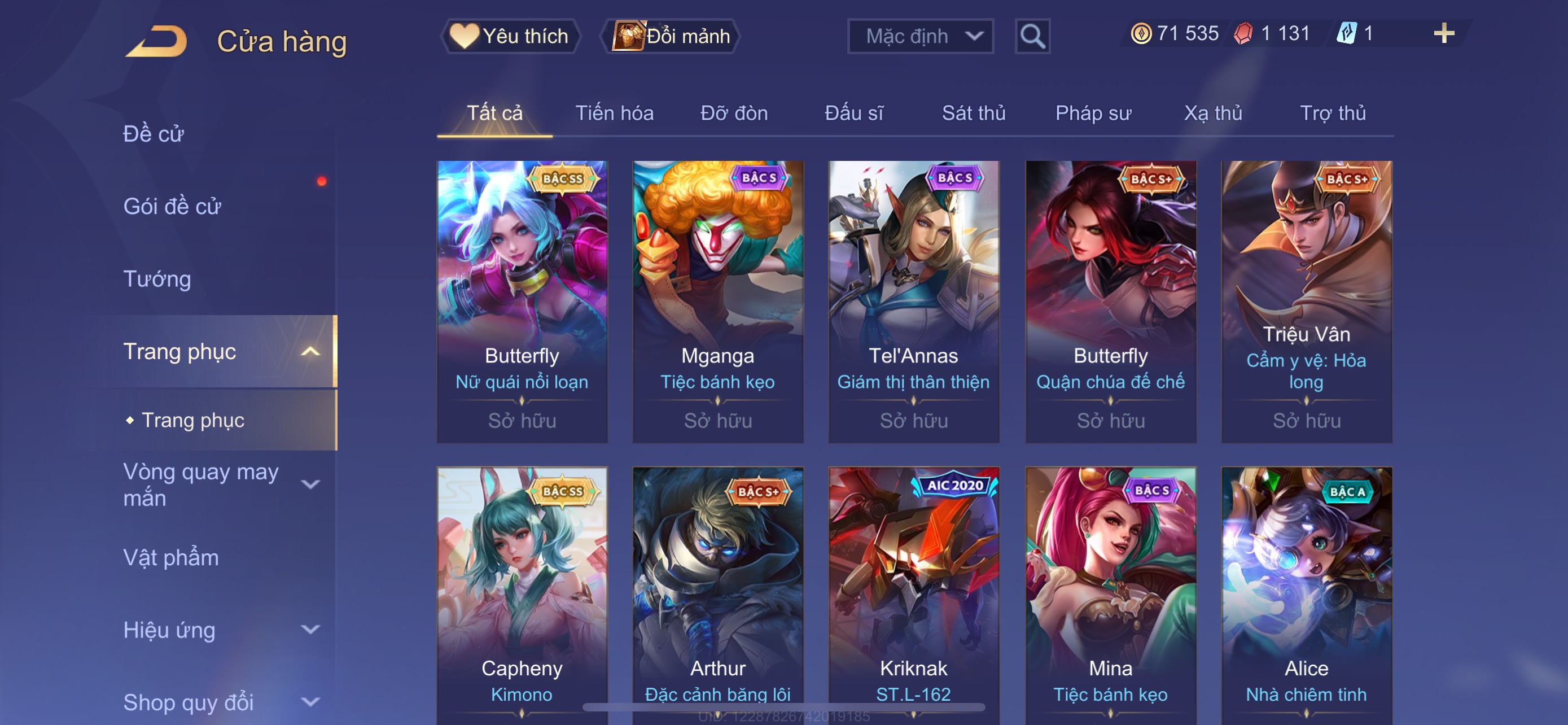Show the Pháp sư skins tab

point(1093,113)
